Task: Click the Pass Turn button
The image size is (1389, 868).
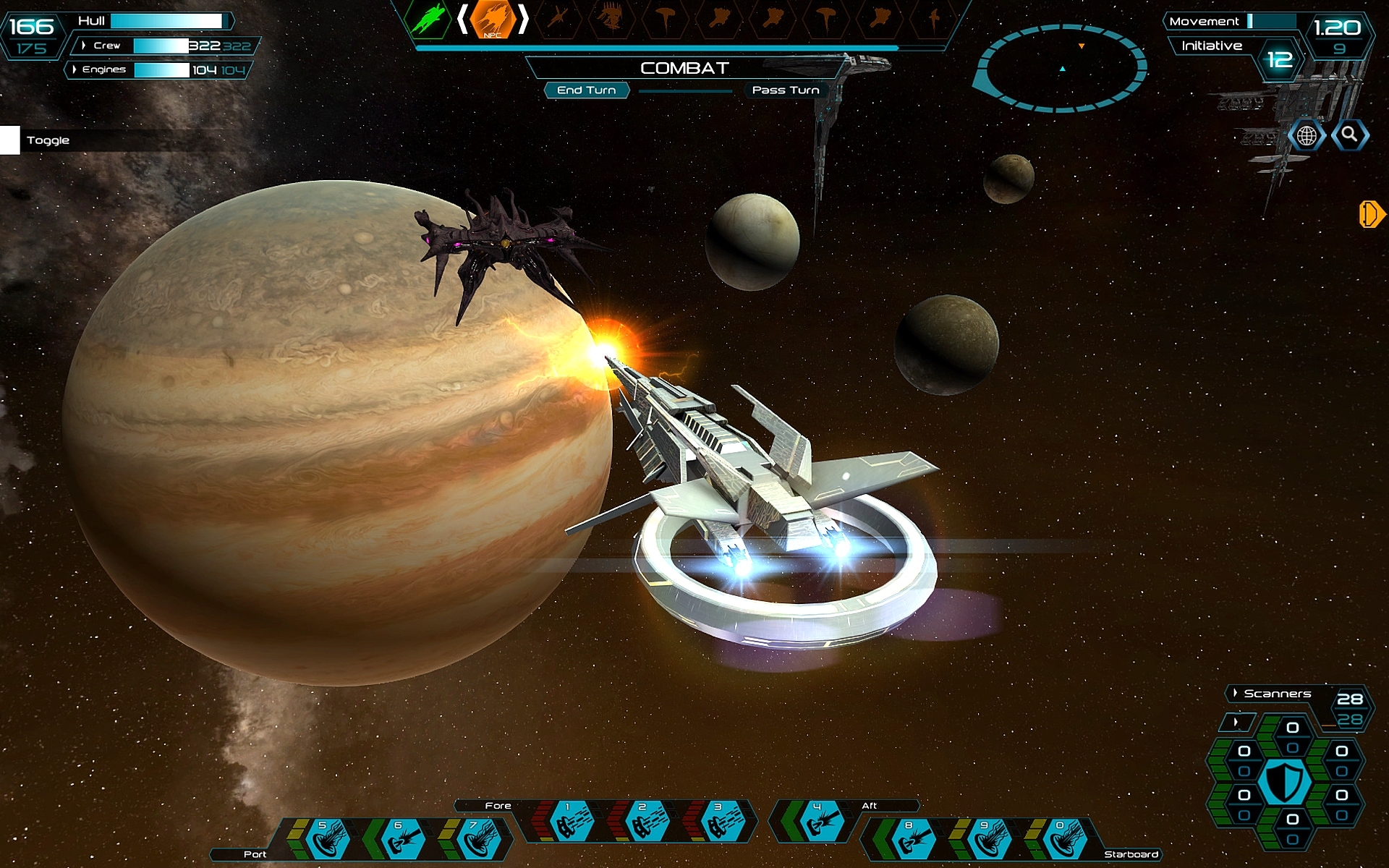Action: (x=785, y=90)
